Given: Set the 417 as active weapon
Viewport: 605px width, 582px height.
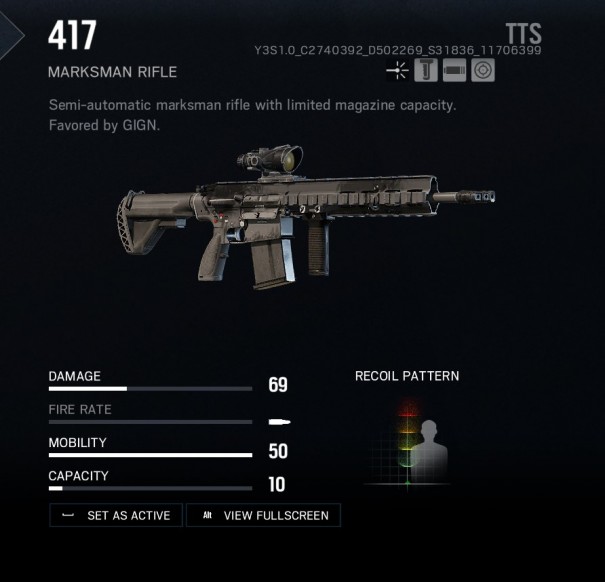Looking at the screenshot, I should [116, 515].
